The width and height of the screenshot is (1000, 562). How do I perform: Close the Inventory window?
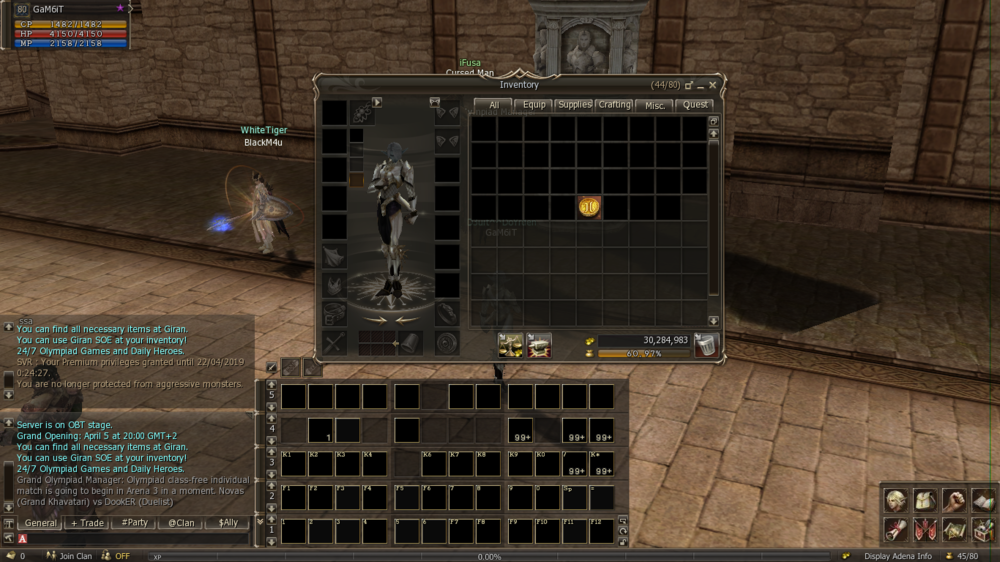[x=713, y=86]
